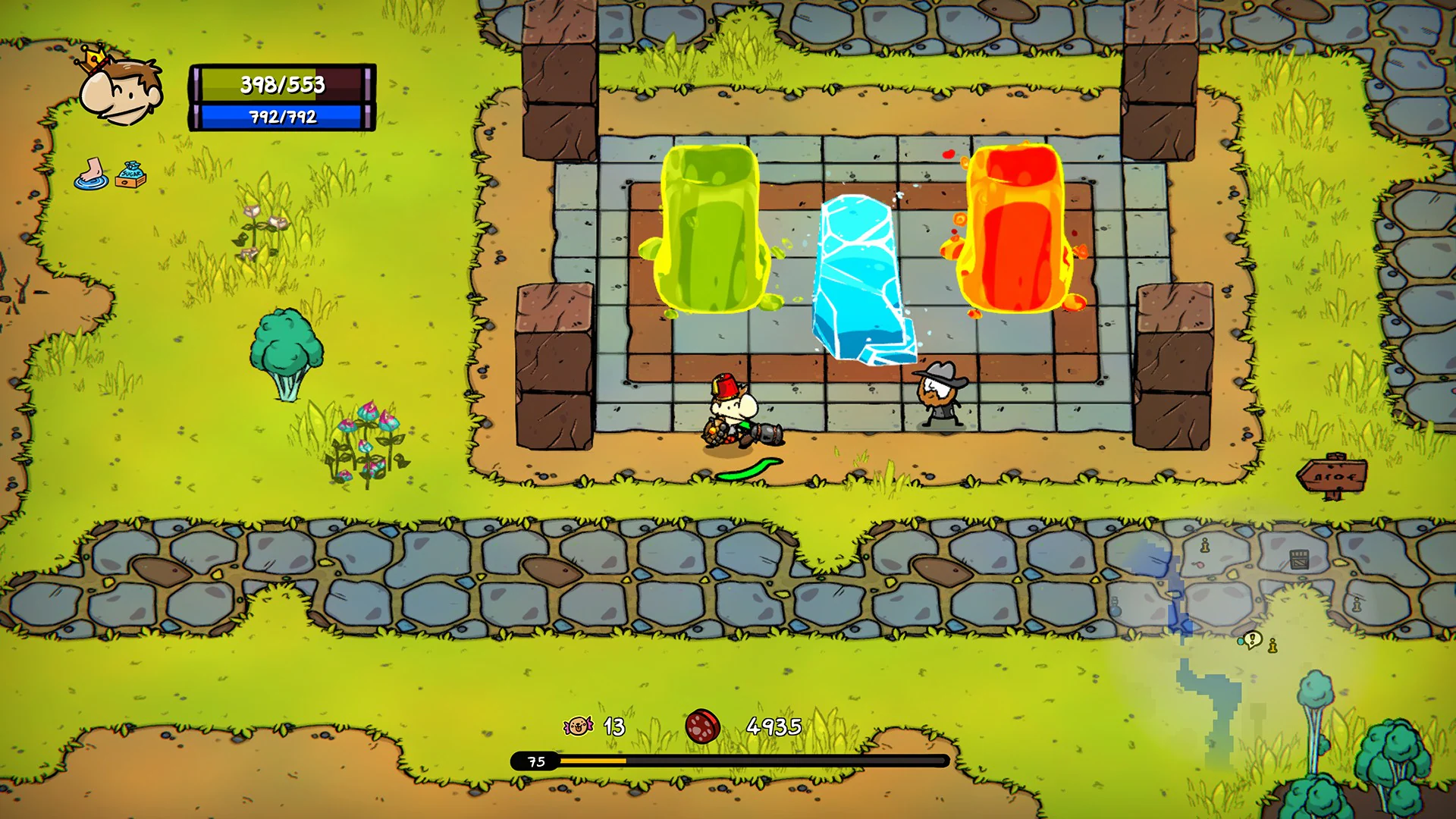Select the yellow NPC figure marker near the bush
This screenshot has width=1456, height=819.
click(x=1272, y=647)
